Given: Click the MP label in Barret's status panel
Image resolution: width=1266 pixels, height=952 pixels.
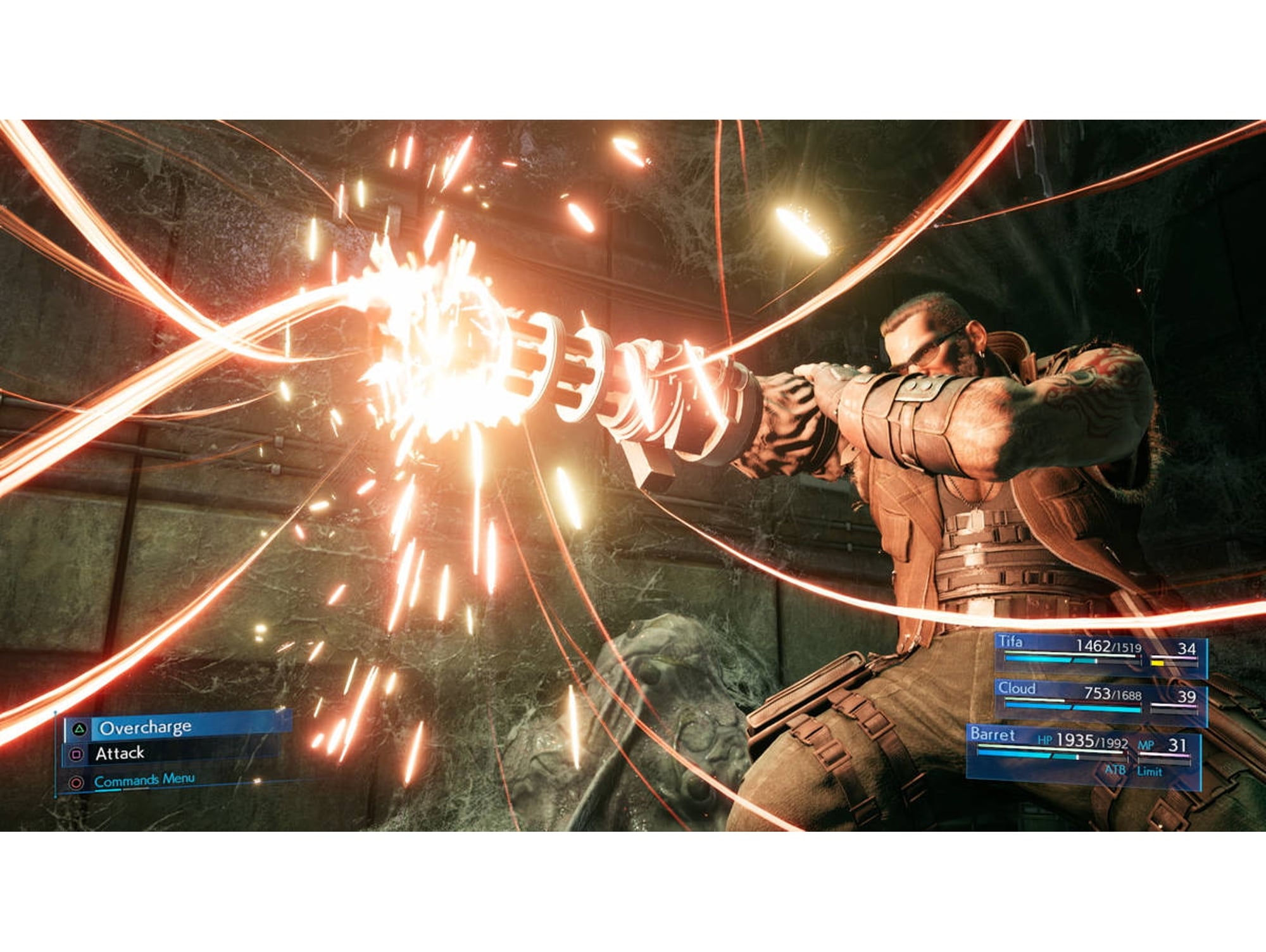Looking at the screenshot, I should [1147, 745].
